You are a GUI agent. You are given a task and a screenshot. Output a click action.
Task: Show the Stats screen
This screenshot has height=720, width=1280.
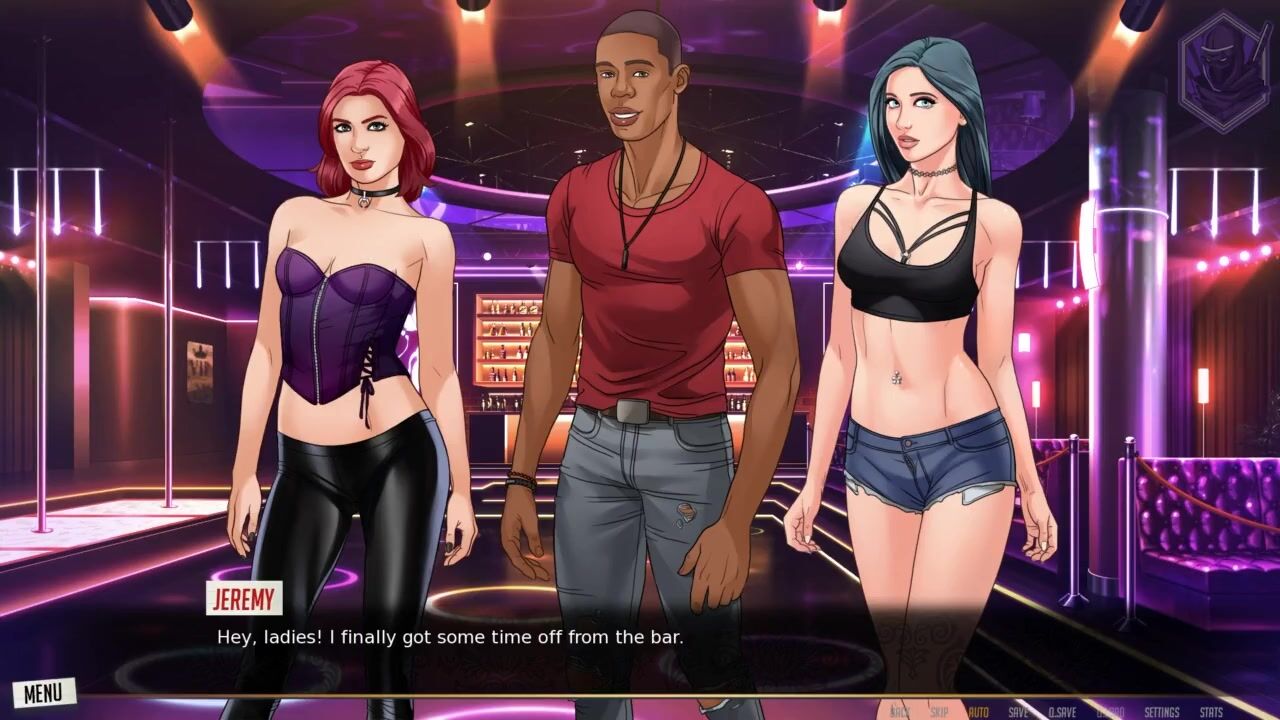[1210, 712]
